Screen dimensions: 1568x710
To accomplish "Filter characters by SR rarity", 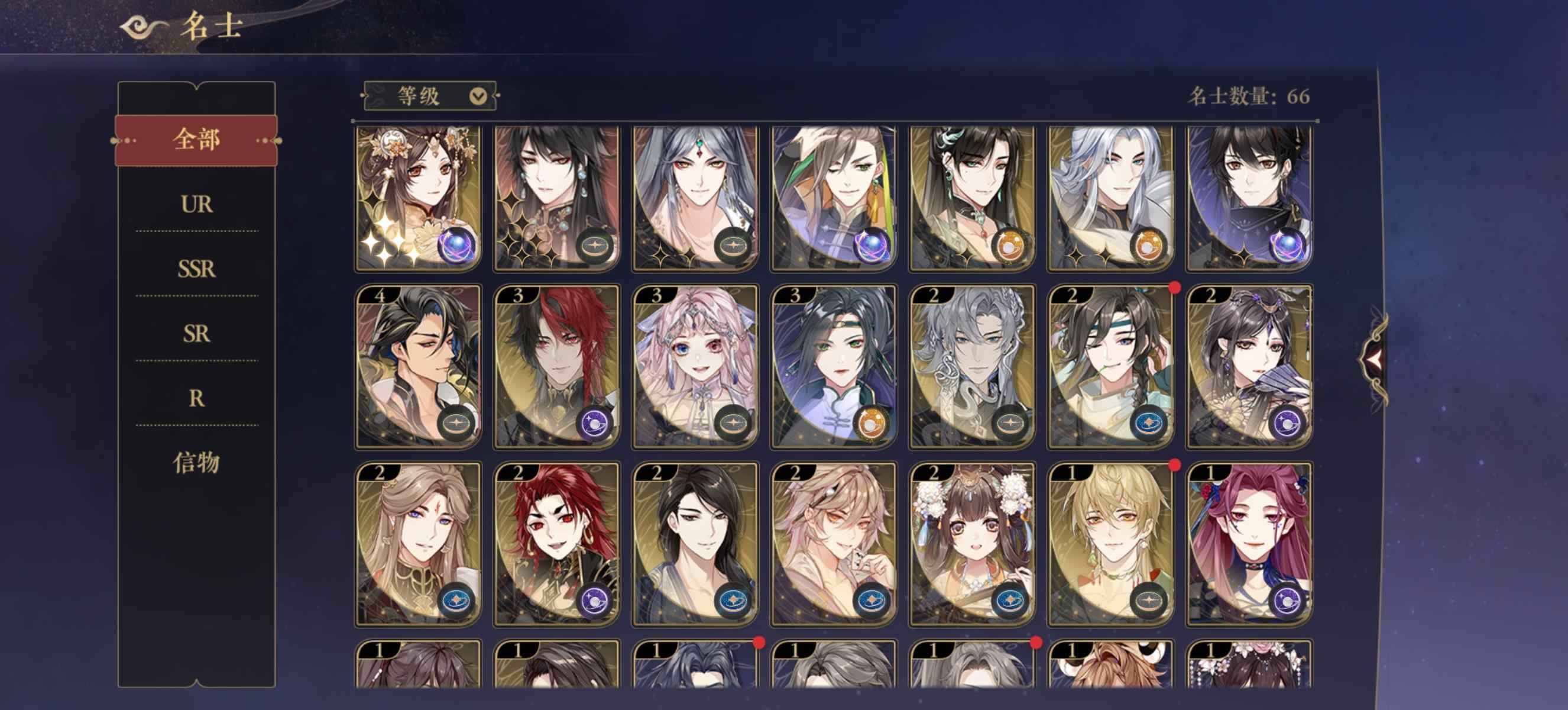I will click(196, 334).
